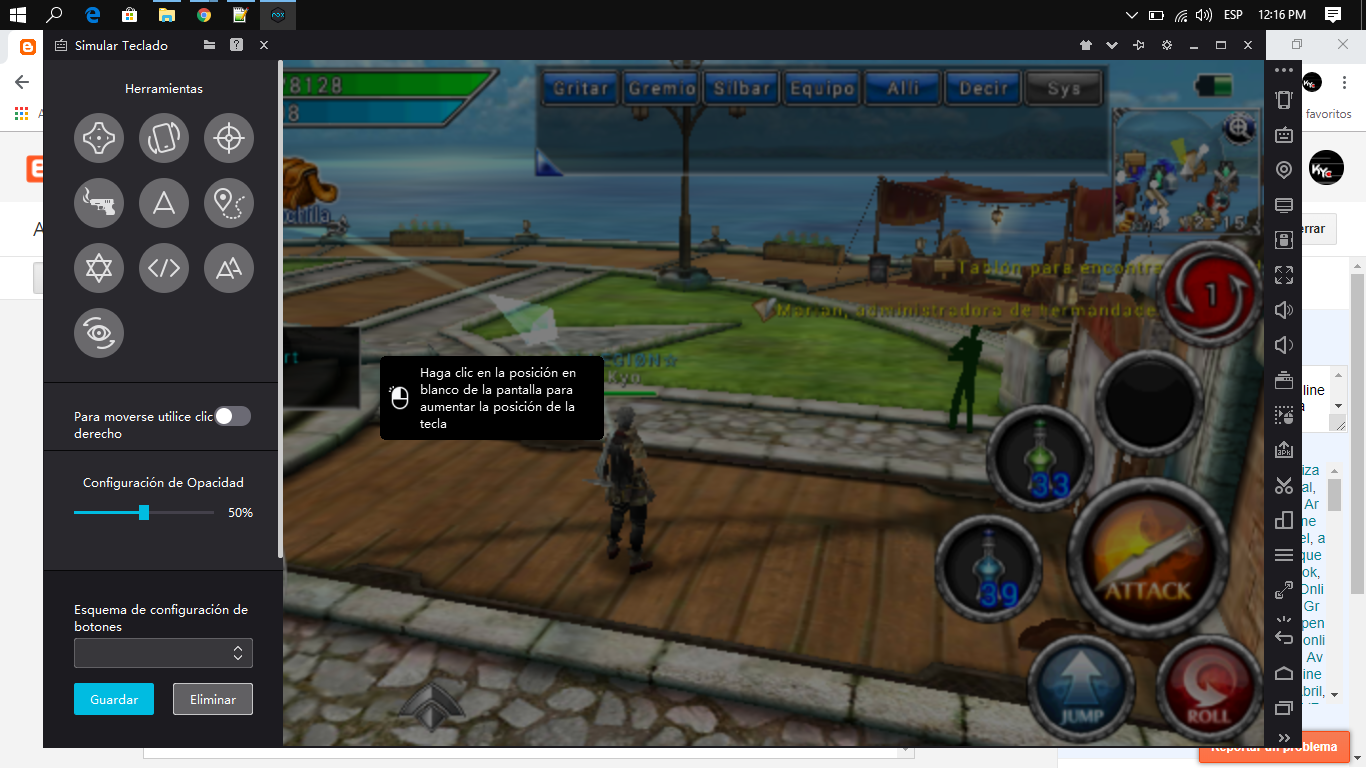Select the swipe path tool
This screenshot has width=1366, height=768.
228,203
